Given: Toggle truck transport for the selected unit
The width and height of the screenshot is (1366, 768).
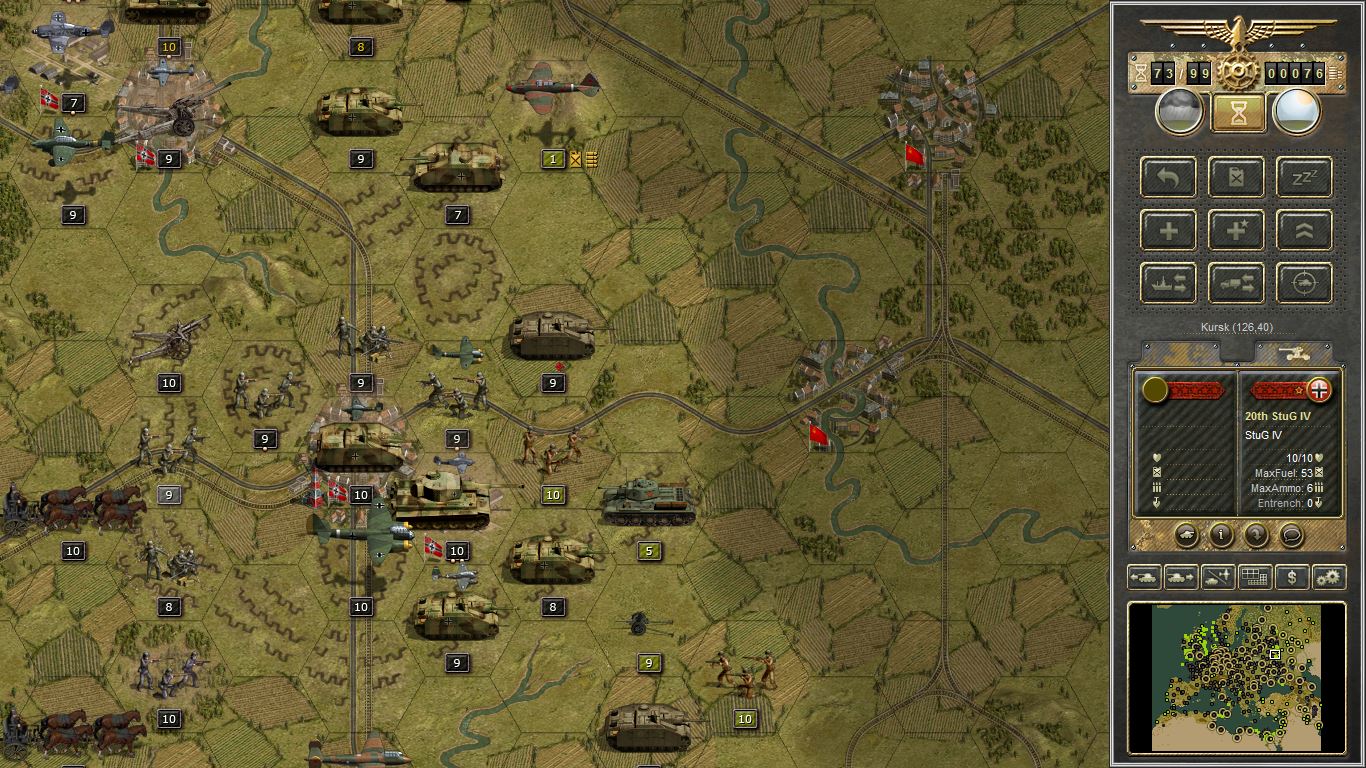Looking at the screenshot, I should tap(1235, 283).
